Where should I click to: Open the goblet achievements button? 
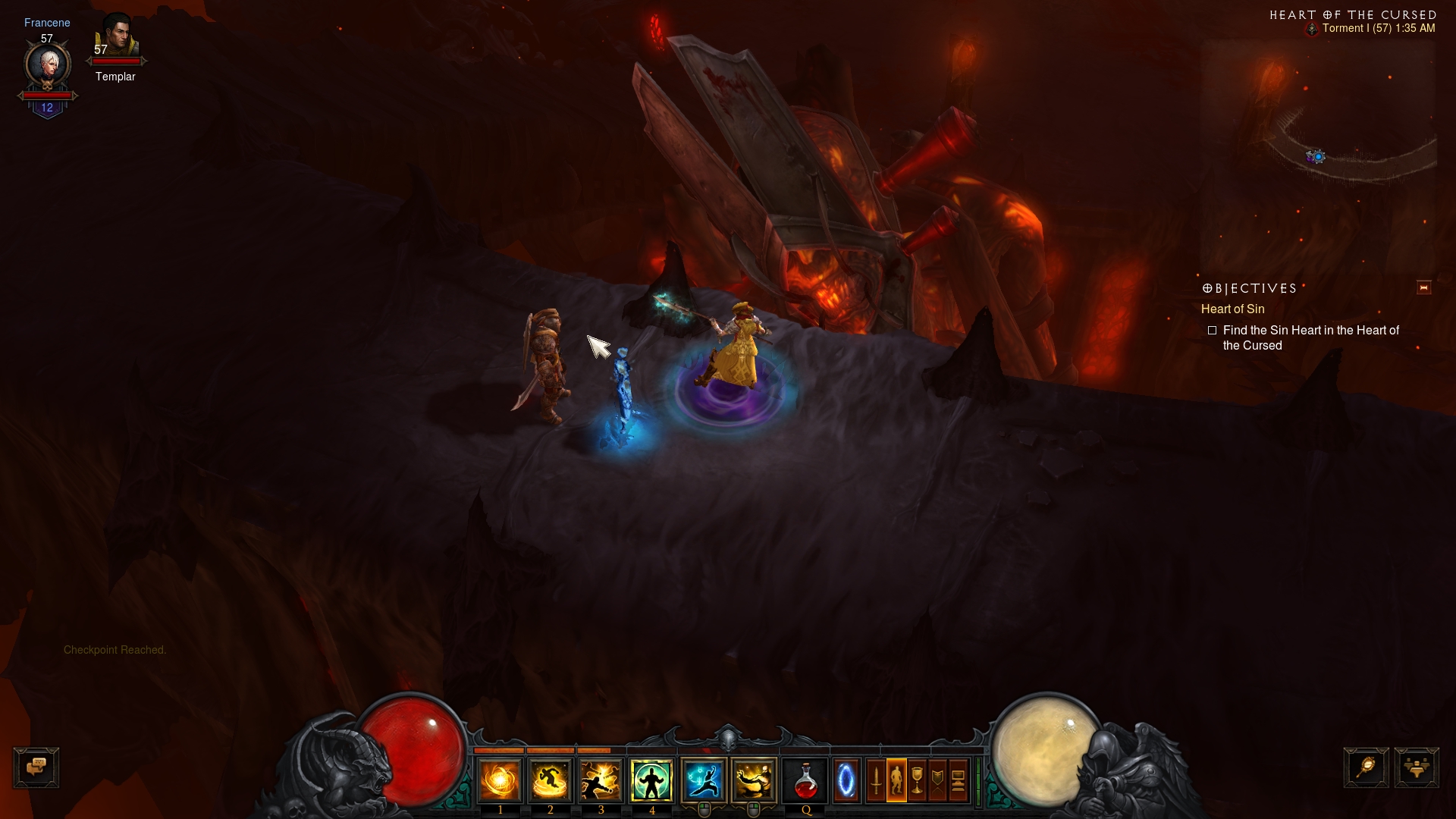[x=917, y=781]
